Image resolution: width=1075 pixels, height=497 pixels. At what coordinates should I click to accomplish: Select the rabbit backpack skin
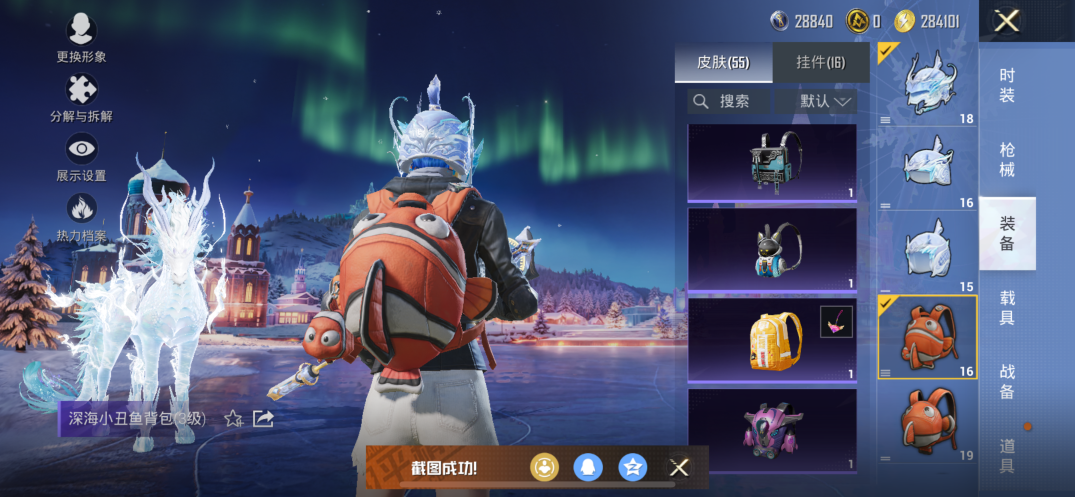772,250
